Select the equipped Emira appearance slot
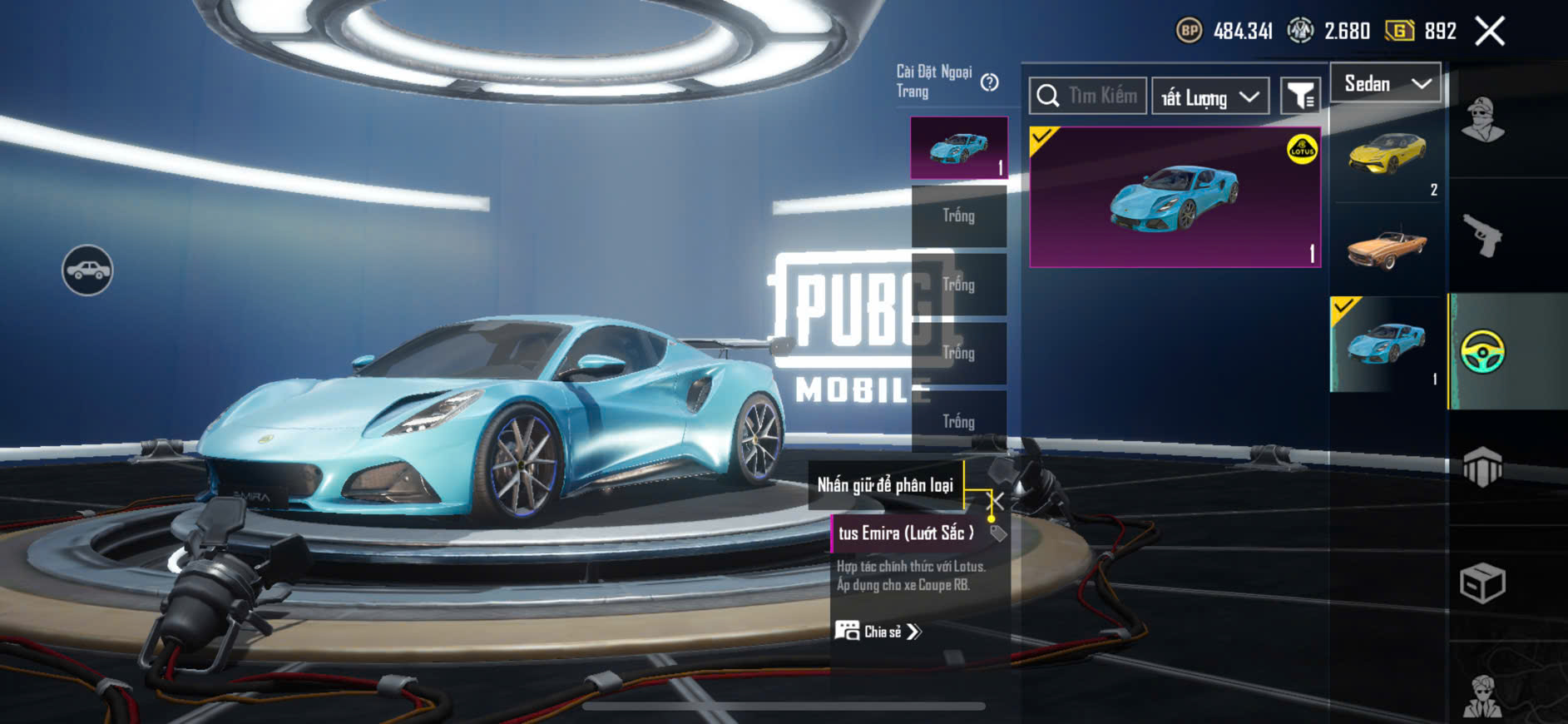The image size is (1568, 724). pyautogui.click(x=959, y=148)
